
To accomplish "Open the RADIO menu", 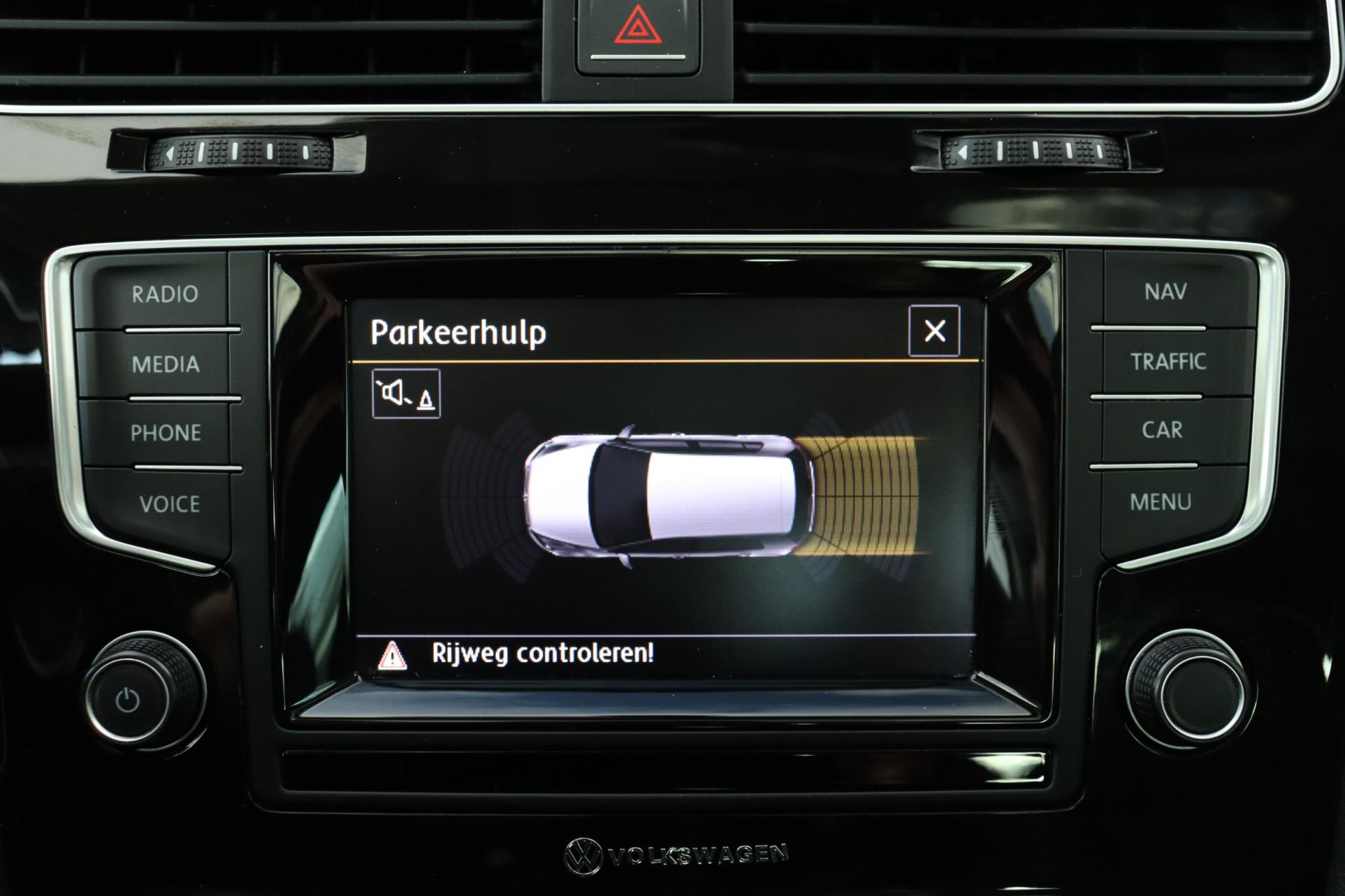I will click(x=165, y=294).
